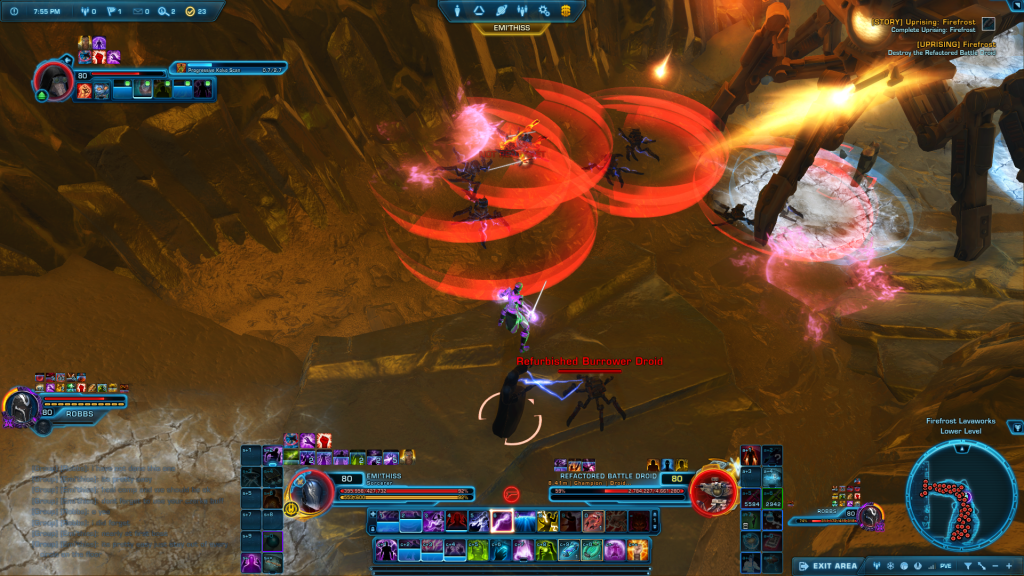The height and width of the screenshot is (576, 1024).
Task: Zoom out the minimap with minus button
Action: pos(994,566)
